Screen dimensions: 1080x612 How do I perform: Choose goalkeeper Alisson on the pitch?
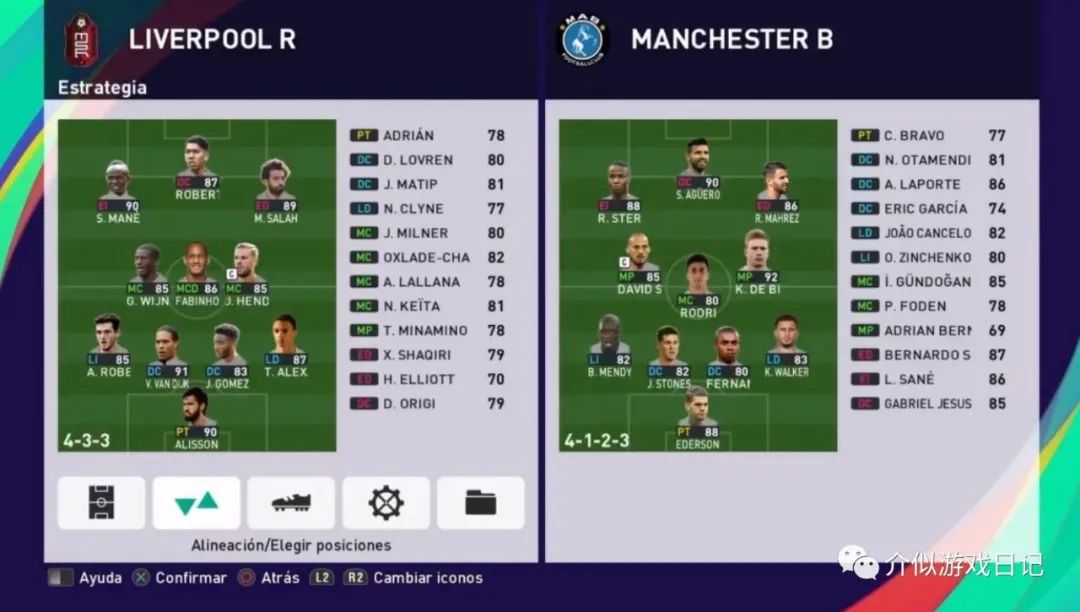(x=196, y=418)
